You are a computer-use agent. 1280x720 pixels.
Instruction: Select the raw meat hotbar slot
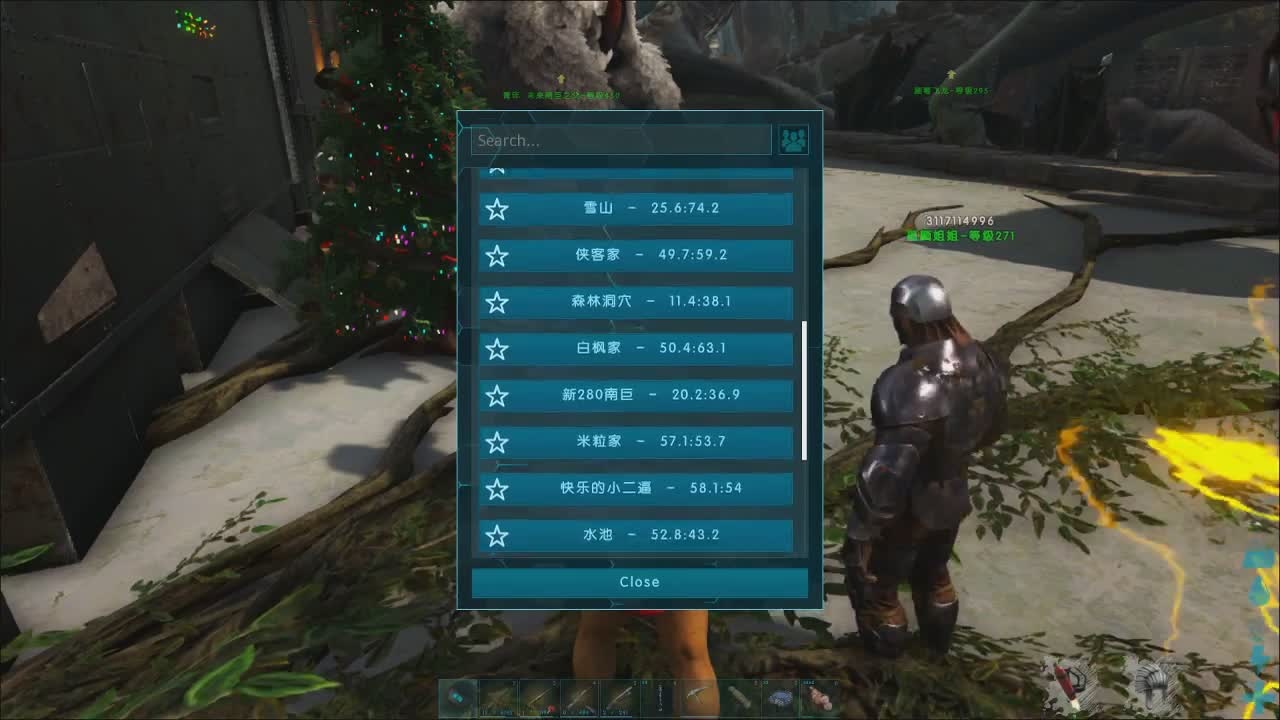[x=821, y=697]
